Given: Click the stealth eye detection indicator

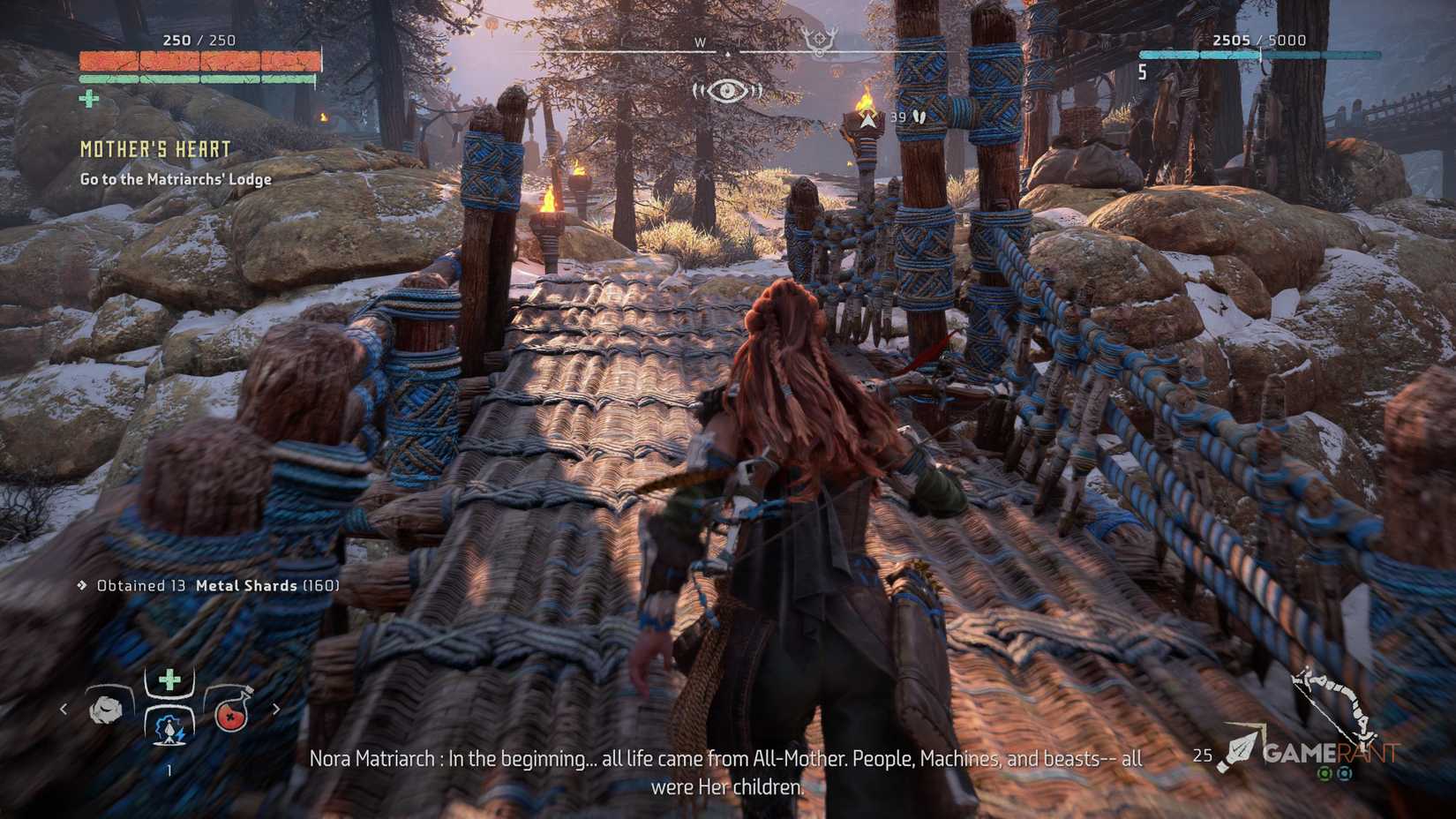Looking at the screenshot, I should (x=725, y=88).
